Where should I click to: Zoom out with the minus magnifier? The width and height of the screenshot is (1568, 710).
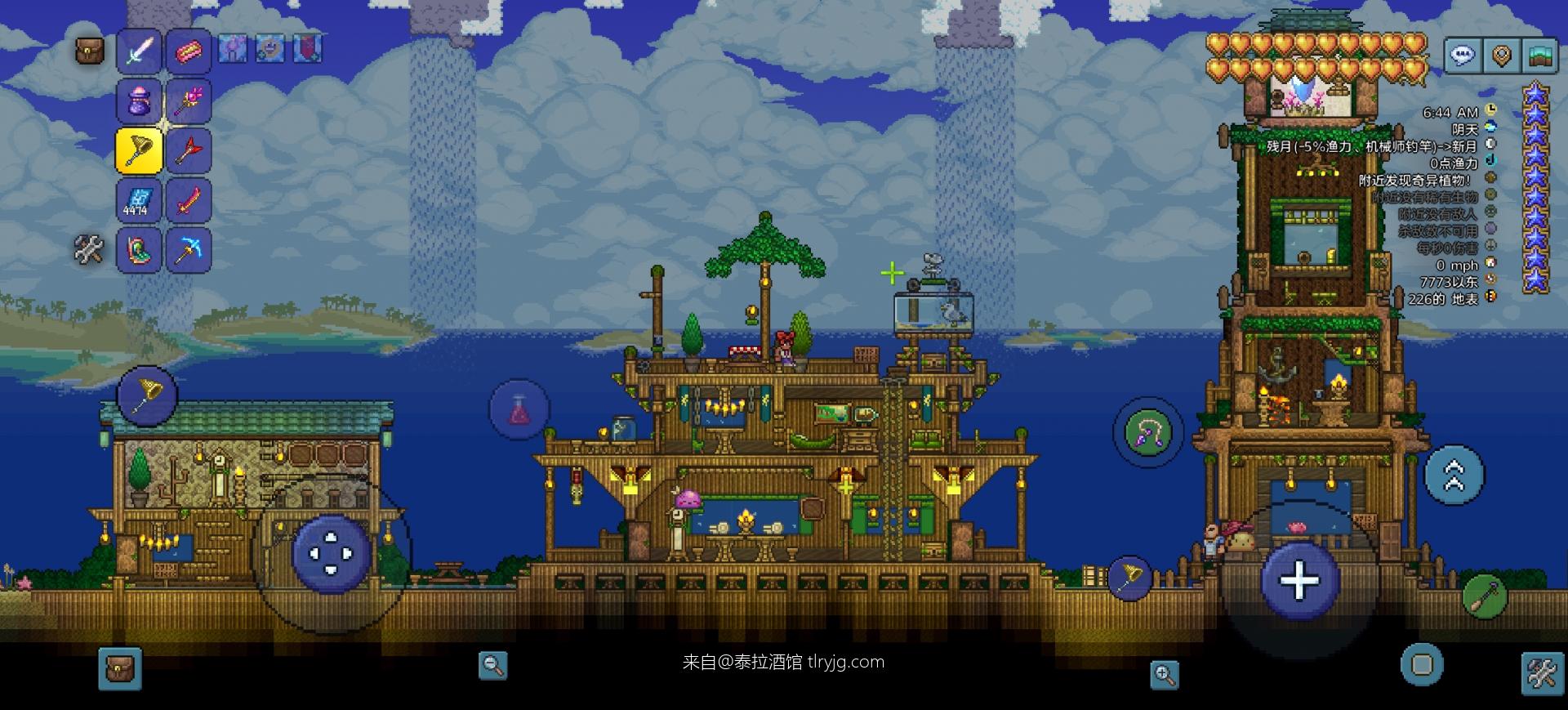(x=492, y=665)
